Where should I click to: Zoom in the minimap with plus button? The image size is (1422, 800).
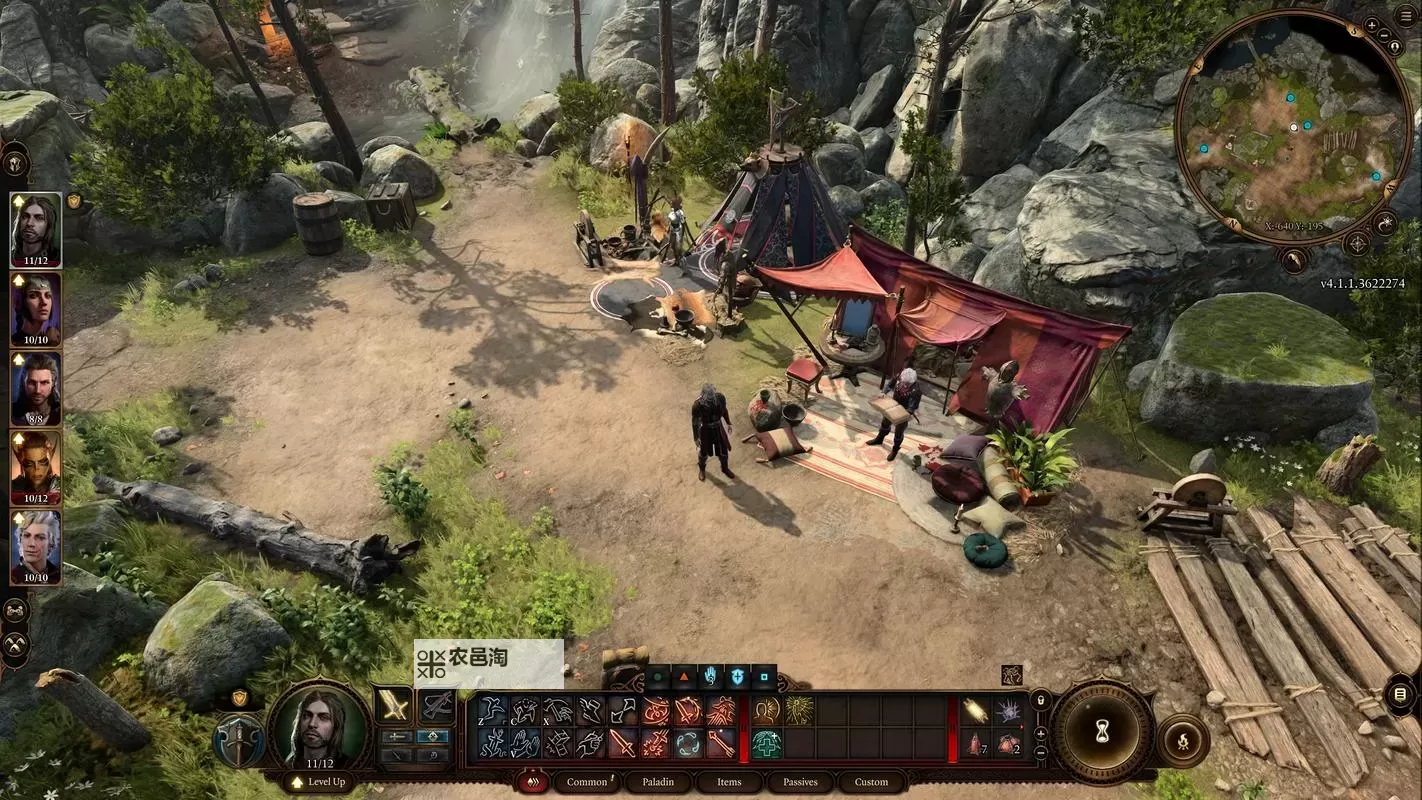click(x=1372, y=25)
